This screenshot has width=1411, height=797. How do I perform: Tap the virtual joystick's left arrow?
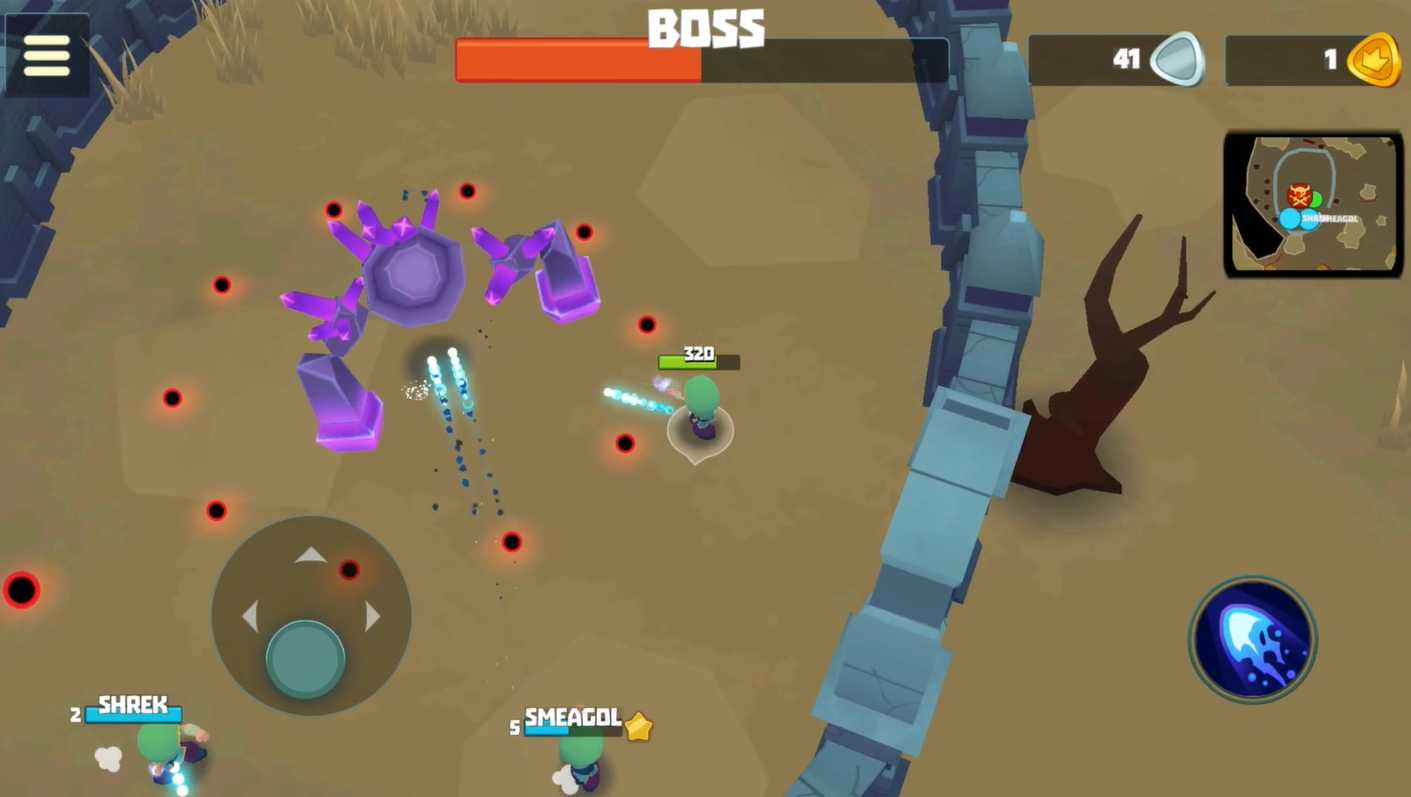[x=250, y=617]
